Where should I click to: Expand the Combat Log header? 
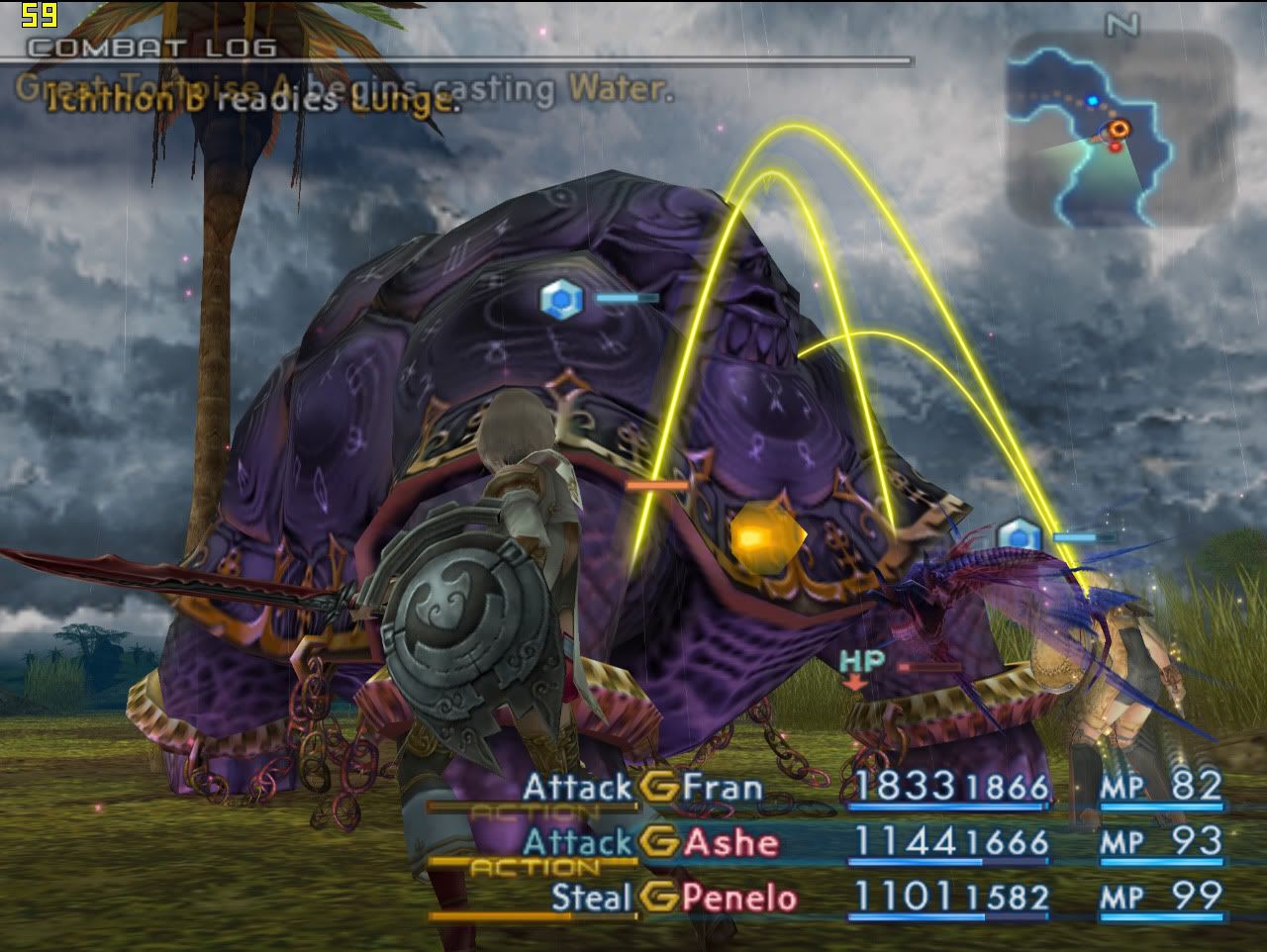[x=151, y=48]
